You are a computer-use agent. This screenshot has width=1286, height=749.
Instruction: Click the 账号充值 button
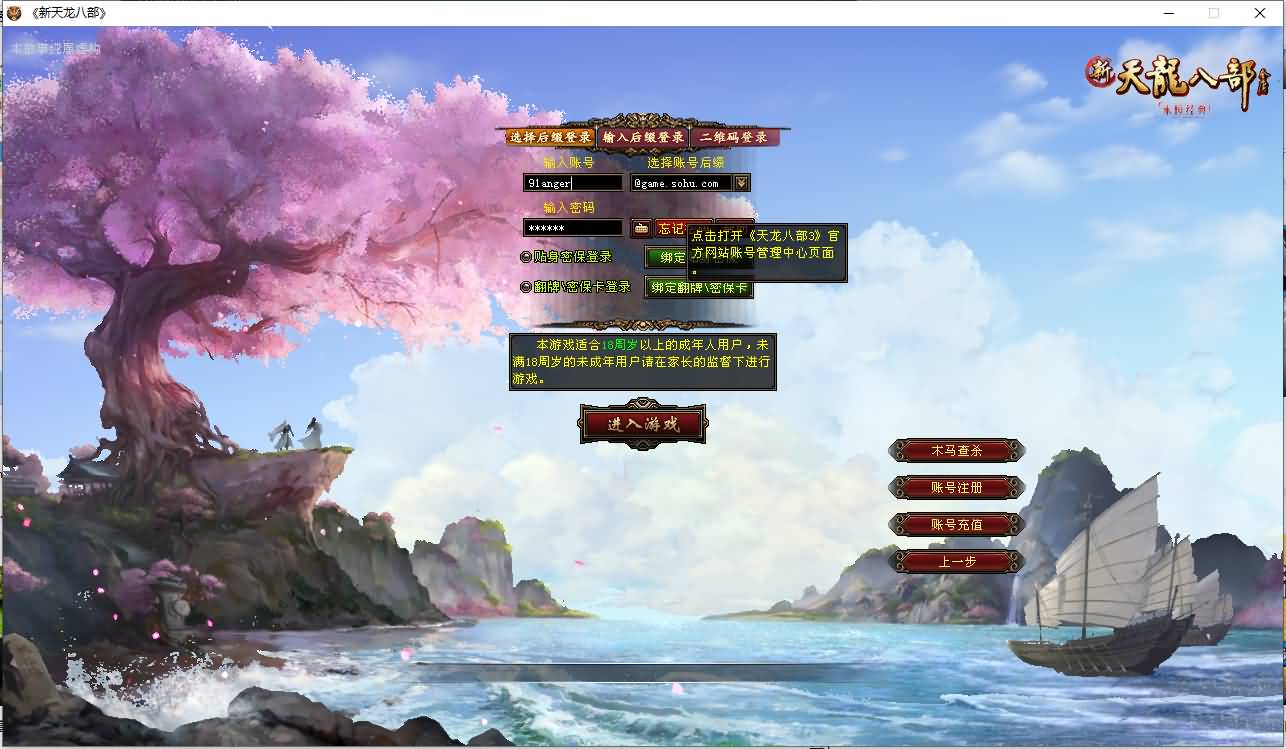click(x=956, y=523)
